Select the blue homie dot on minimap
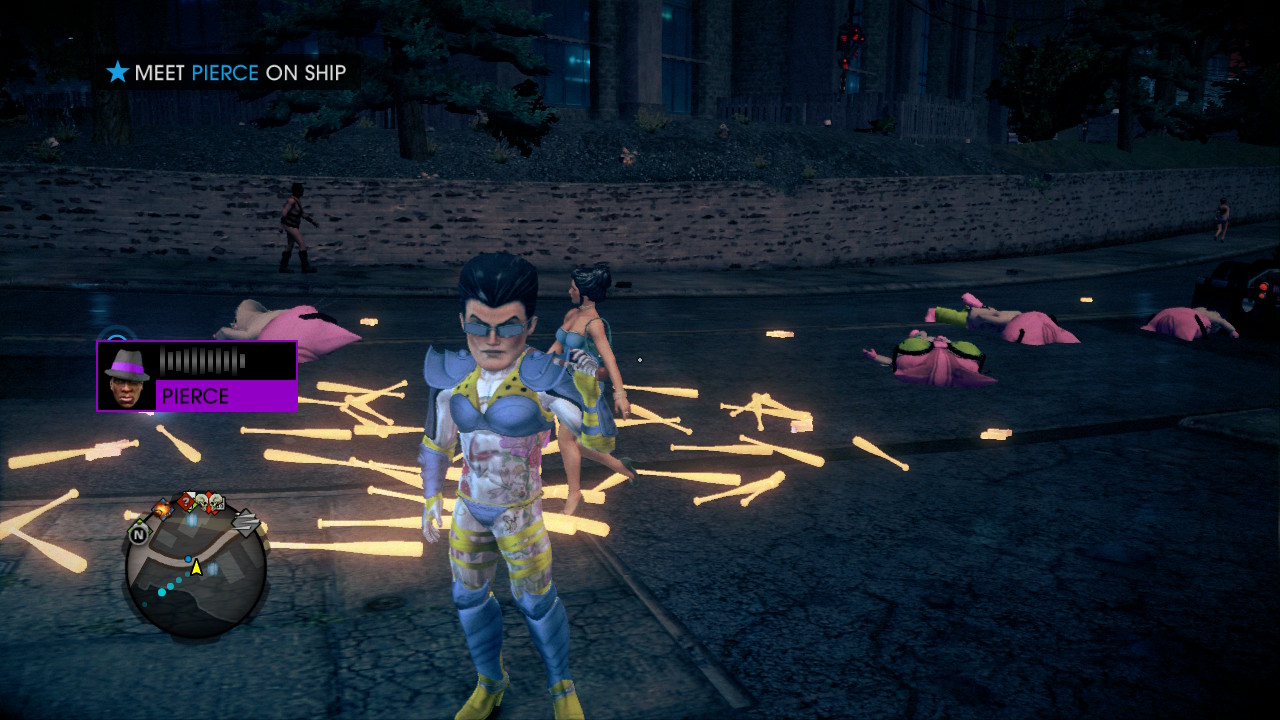The height and width of the screenshot is (720, 1280). tap(188, 558)
